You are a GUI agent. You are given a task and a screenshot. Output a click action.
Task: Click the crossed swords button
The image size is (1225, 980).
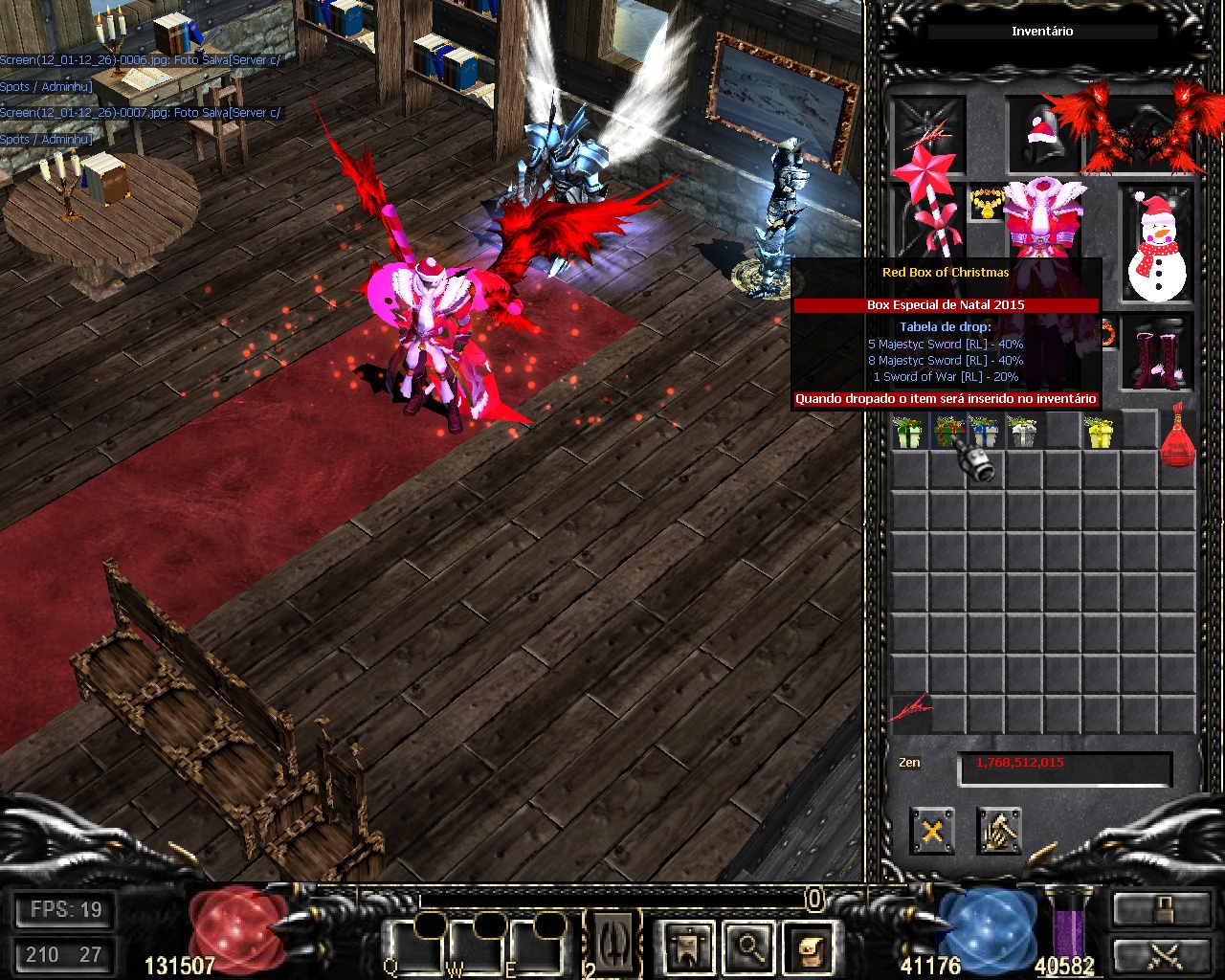1160,954
